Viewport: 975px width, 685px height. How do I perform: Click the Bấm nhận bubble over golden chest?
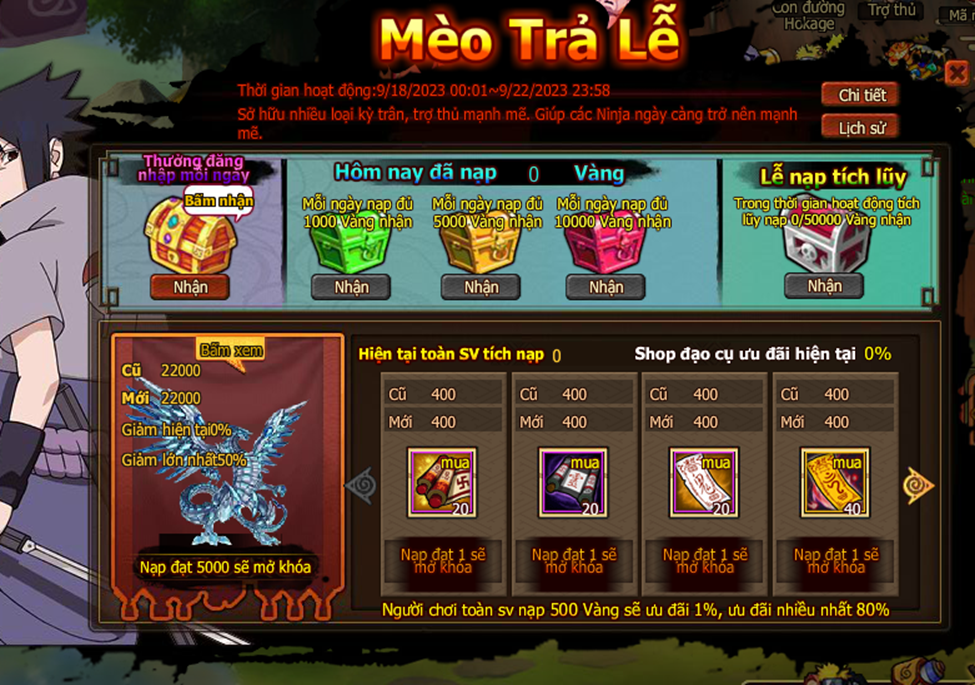coord(218,201)
